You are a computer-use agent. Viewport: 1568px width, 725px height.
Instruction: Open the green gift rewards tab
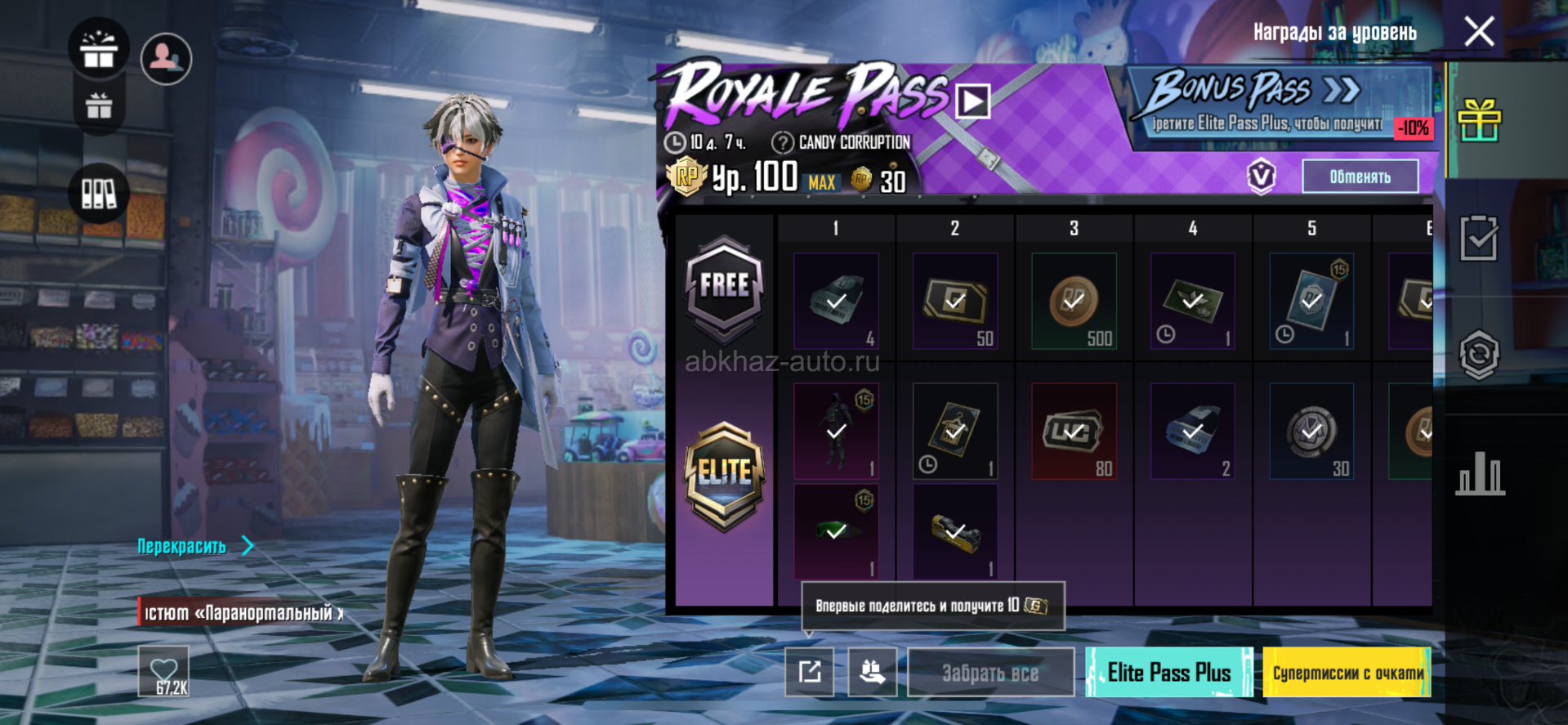coord(1479,121)
